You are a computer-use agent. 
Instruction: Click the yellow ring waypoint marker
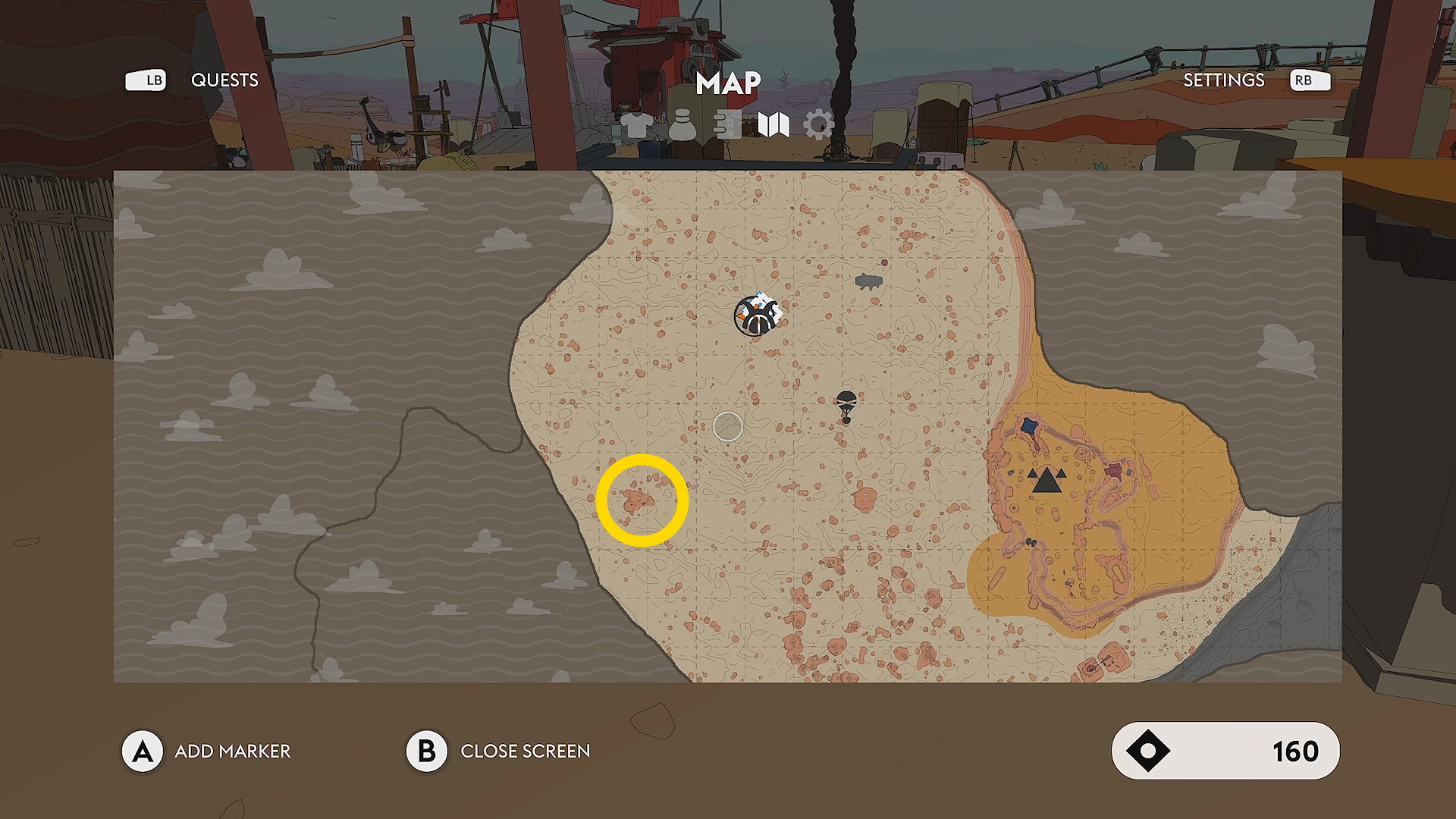coord(642,500)
